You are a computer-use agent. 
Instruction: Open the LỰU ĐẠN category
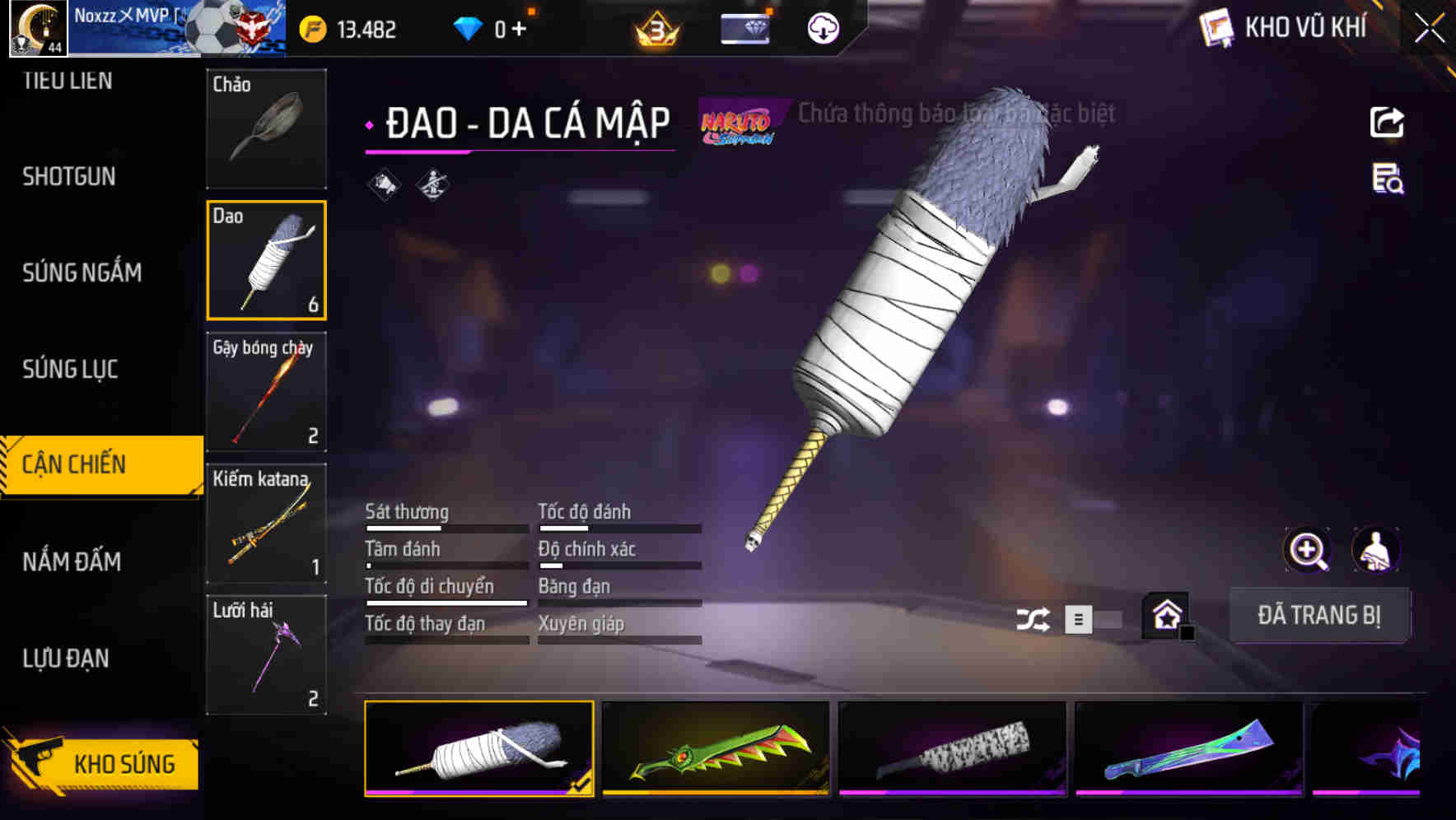(x=66, y=659)
